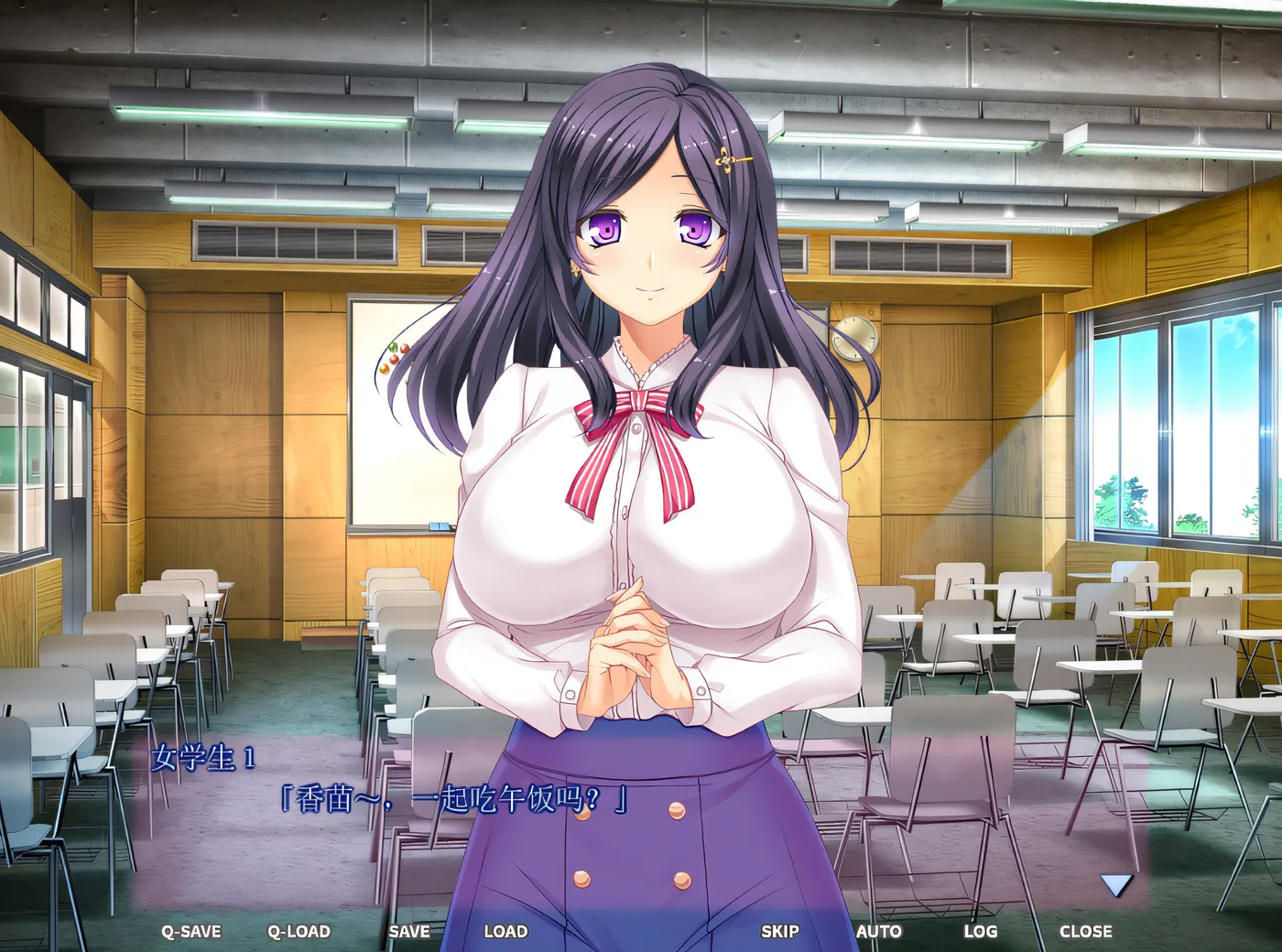Toggle AUTO dialogue advance mode

tap(878, 932)
